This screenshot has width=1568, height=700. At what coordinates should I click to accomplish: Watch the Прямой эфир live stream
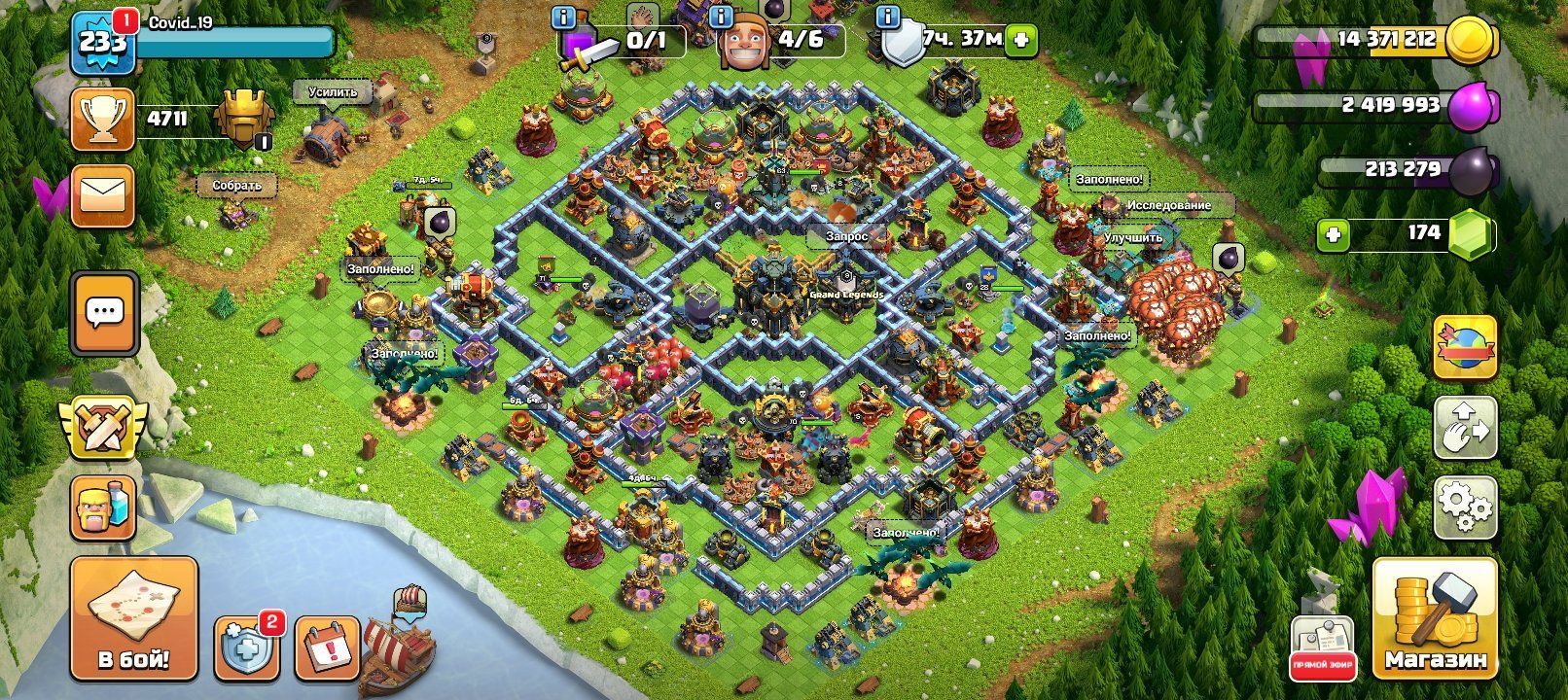click(1322, 647)
